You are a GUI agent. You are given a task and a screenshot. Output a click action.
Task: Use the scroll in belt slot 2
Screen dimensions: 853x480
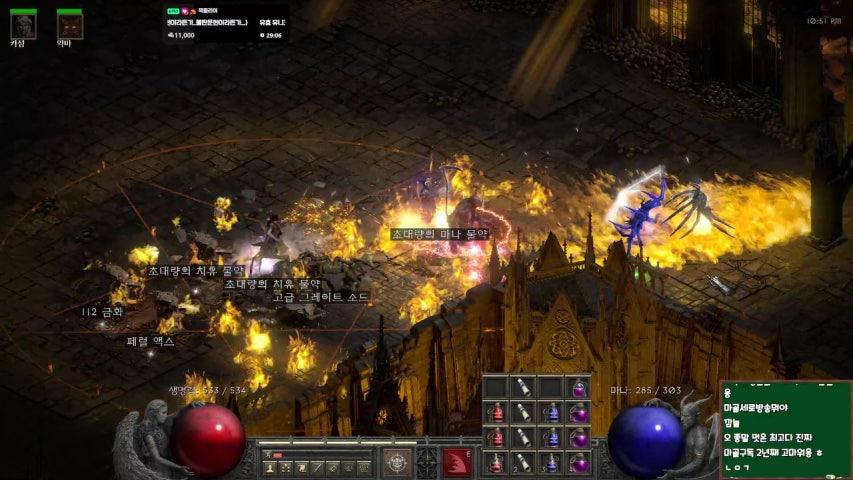(522, 463)
